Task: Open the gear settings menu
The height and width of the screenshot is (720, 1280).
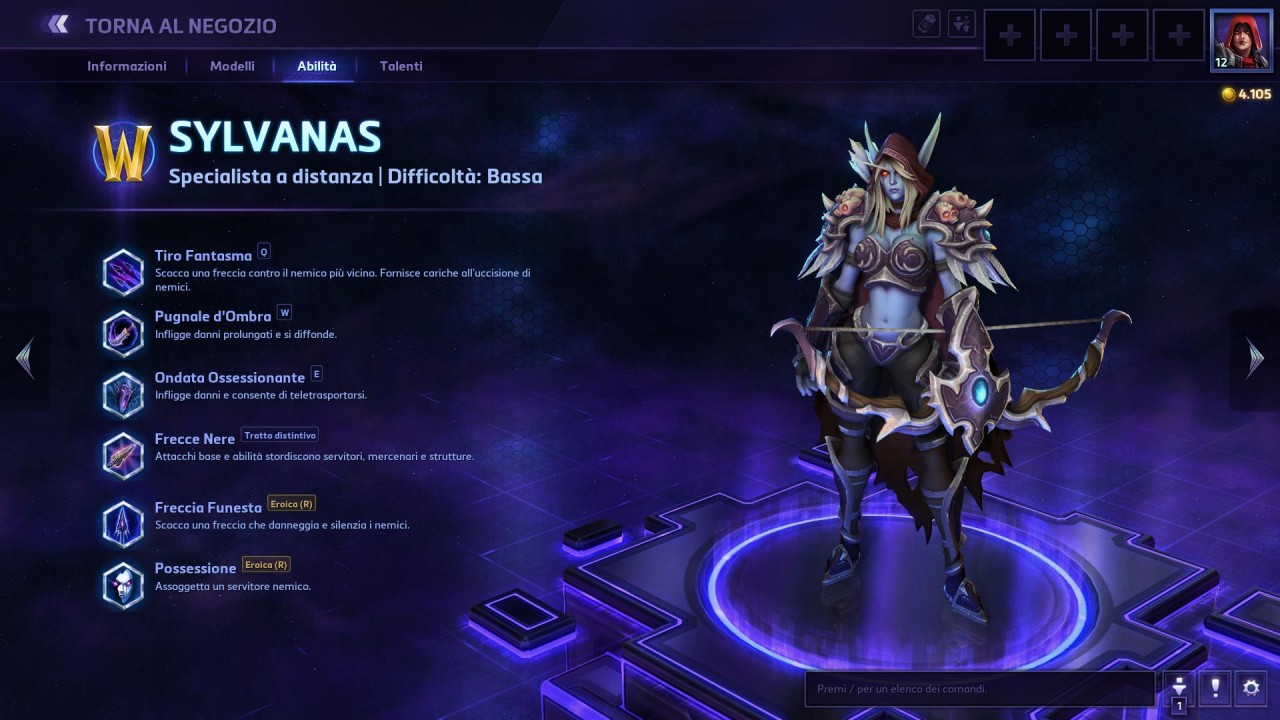Action: 1250,688
